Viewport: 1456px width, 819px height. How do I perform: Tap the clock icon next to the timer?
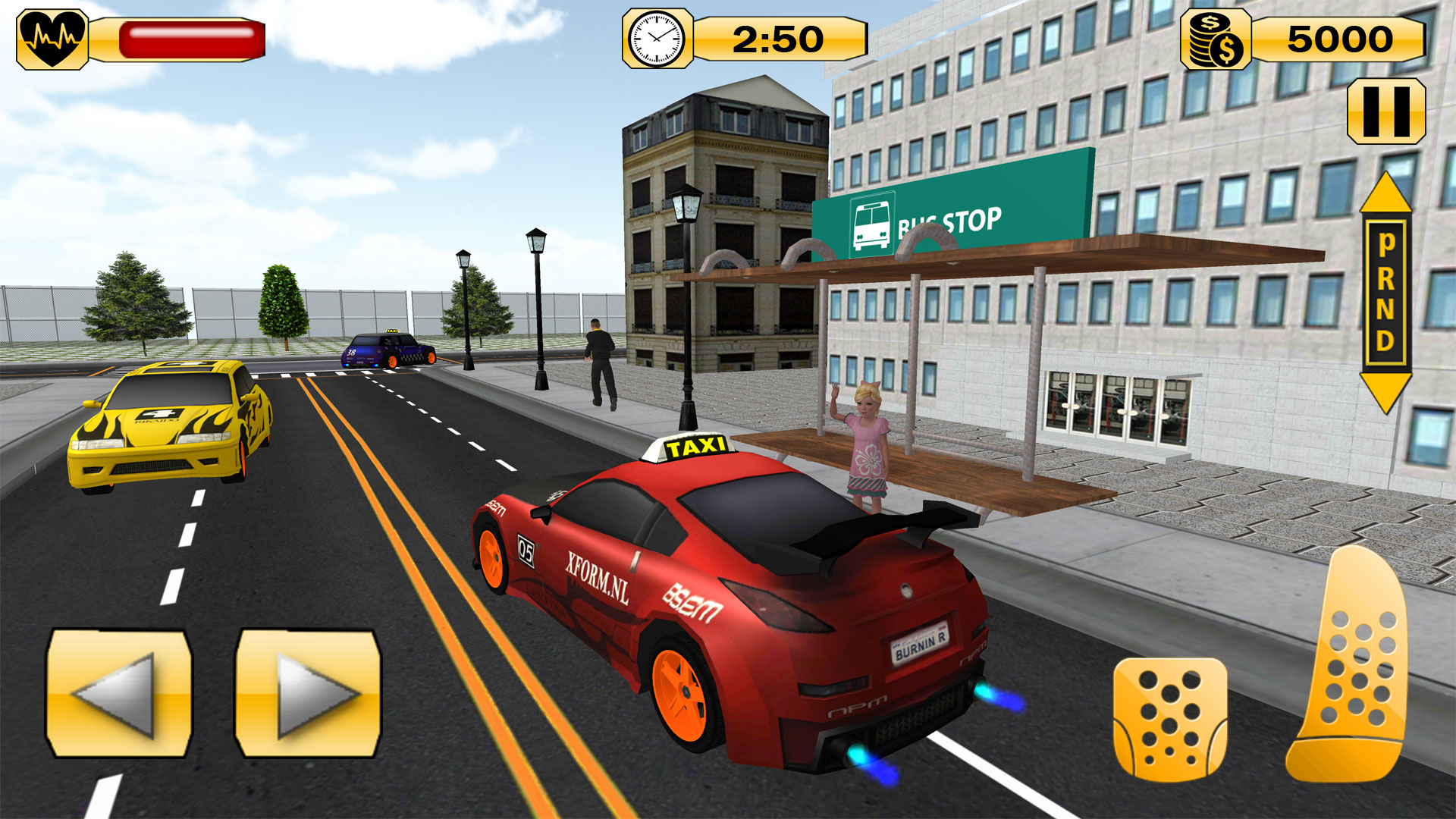tap(657, 38)
